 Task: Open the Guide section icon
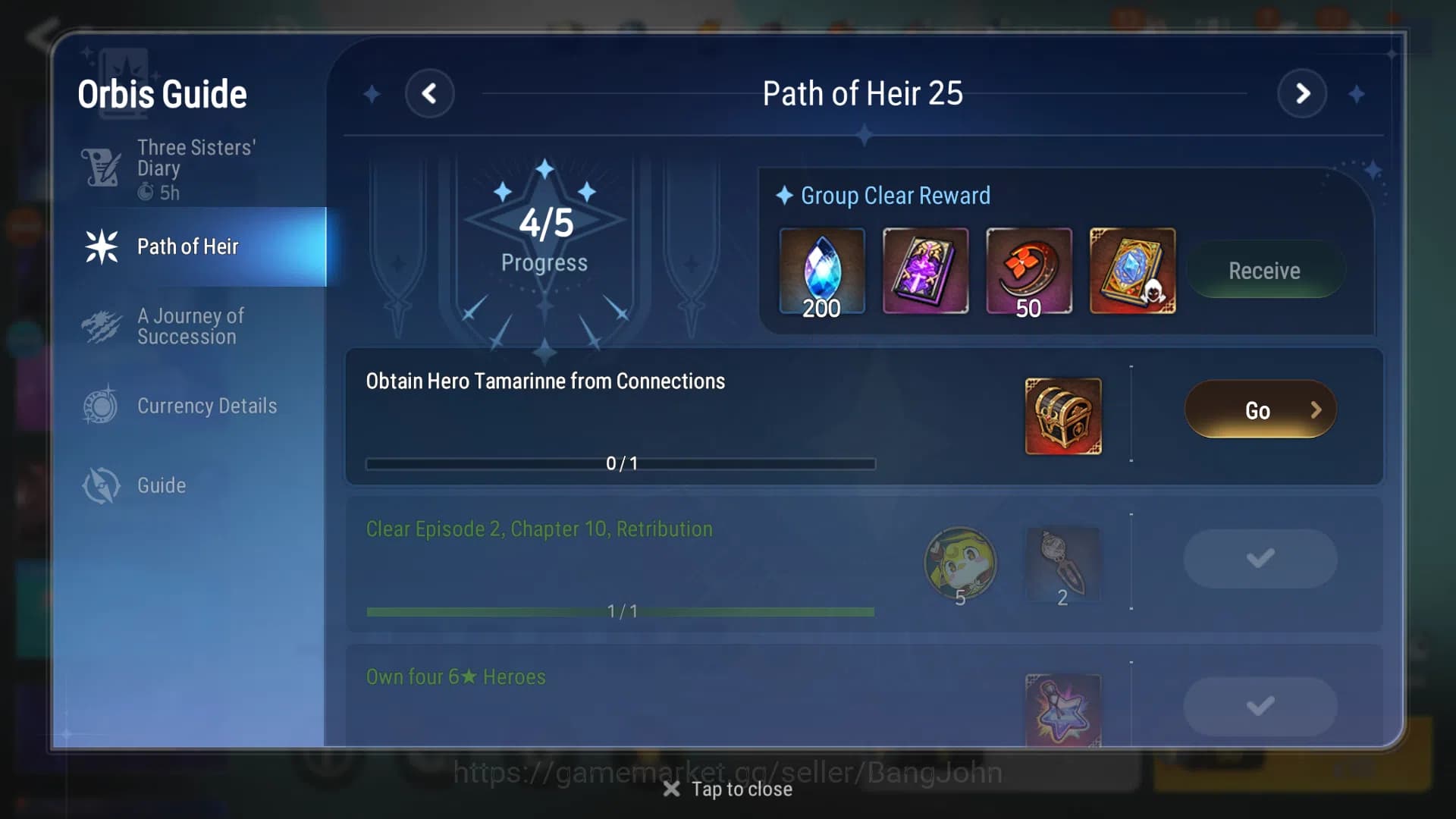coord(101,485)
